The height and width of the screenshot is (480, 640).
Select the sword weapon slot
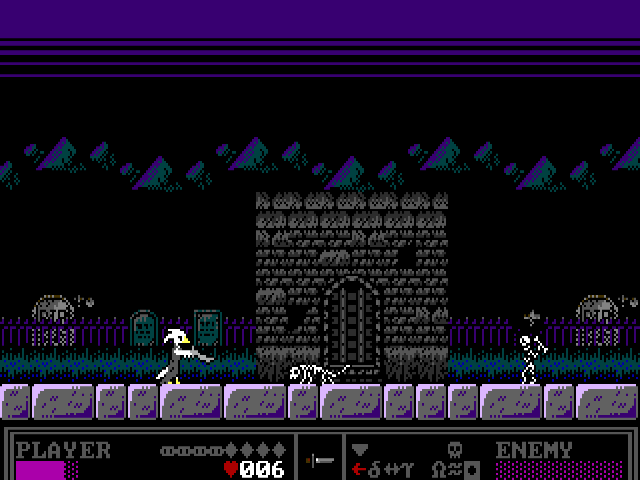(x=320, y=459)
